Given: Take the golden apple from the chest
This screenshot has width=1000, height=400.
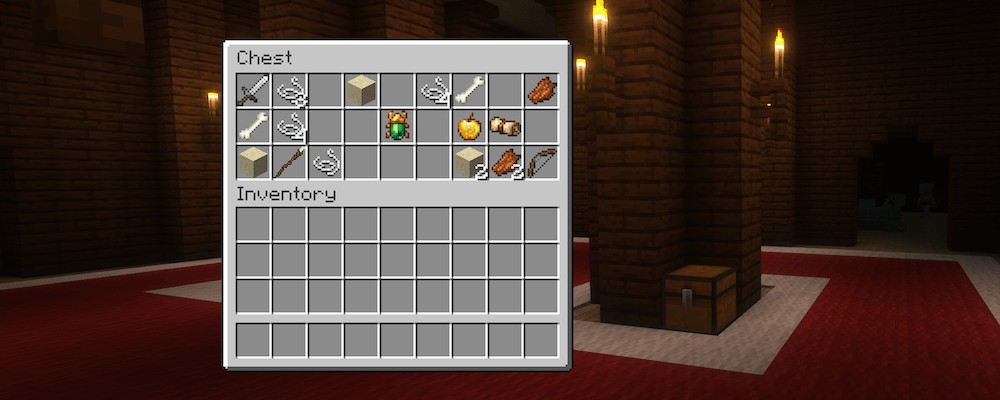Looking at the screenshot, I should [469, 126].
